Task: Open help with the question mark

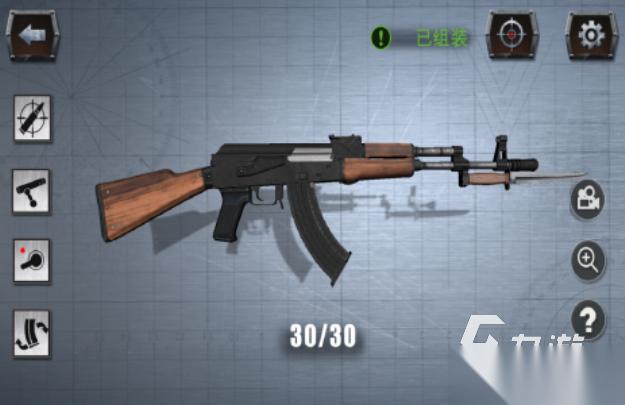Action: tap(589, 320)
